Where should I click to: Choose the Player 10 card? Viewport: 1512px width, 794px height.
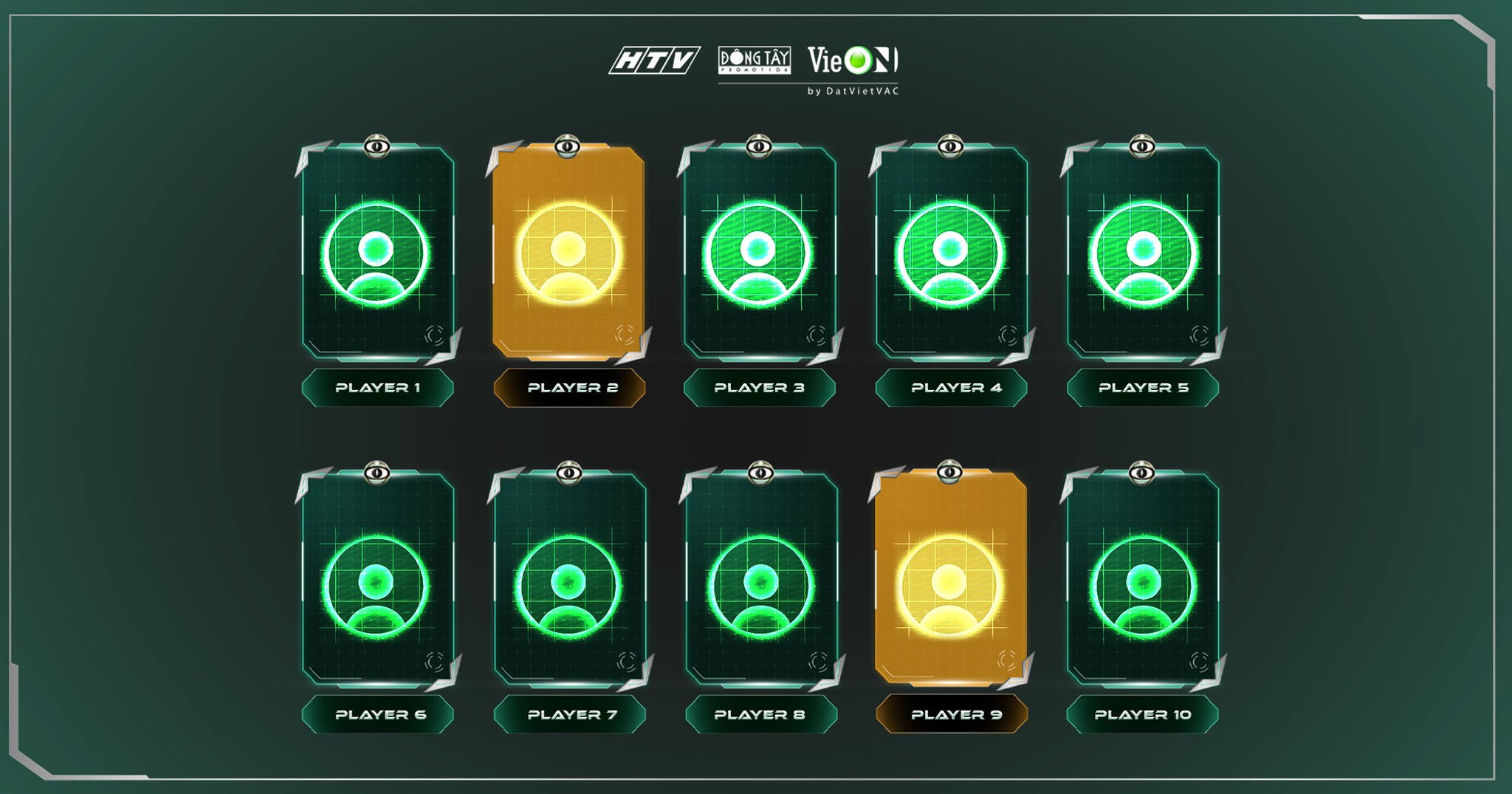point(1143,581)
